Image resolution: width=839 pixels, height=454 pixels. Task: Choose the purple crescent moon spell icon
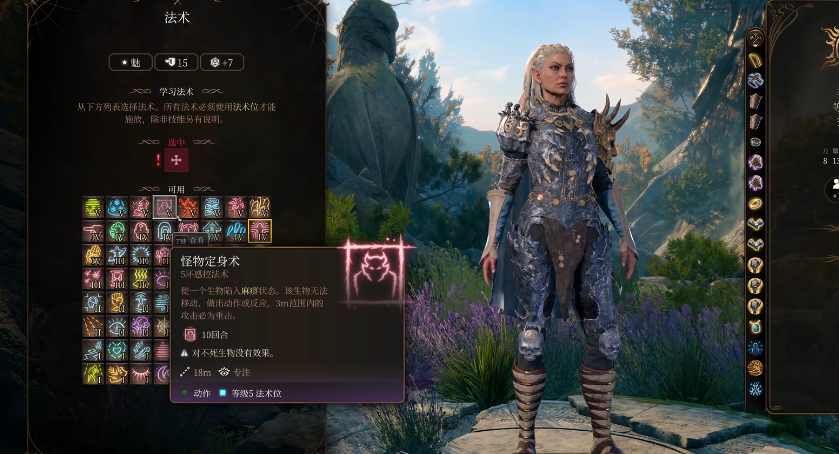[x=165, y=373]
